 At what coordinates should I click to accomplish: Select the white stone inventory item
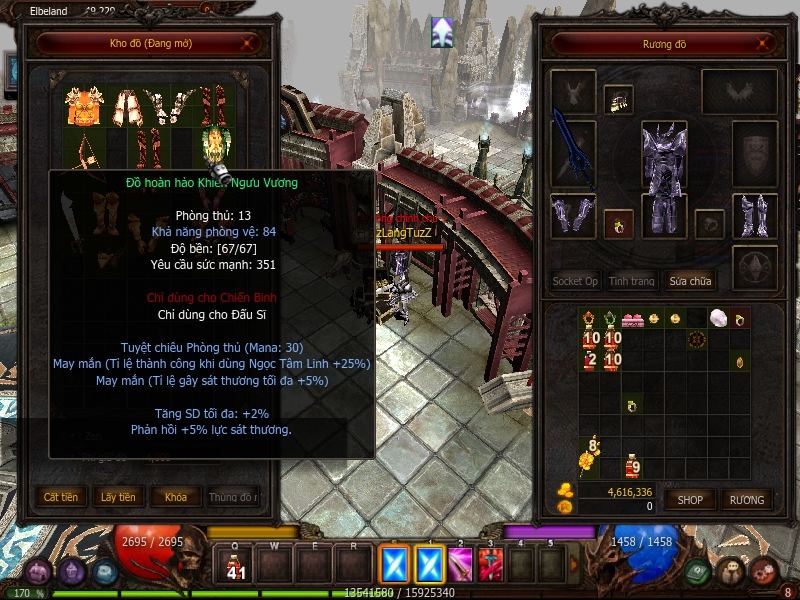[718, 319]
